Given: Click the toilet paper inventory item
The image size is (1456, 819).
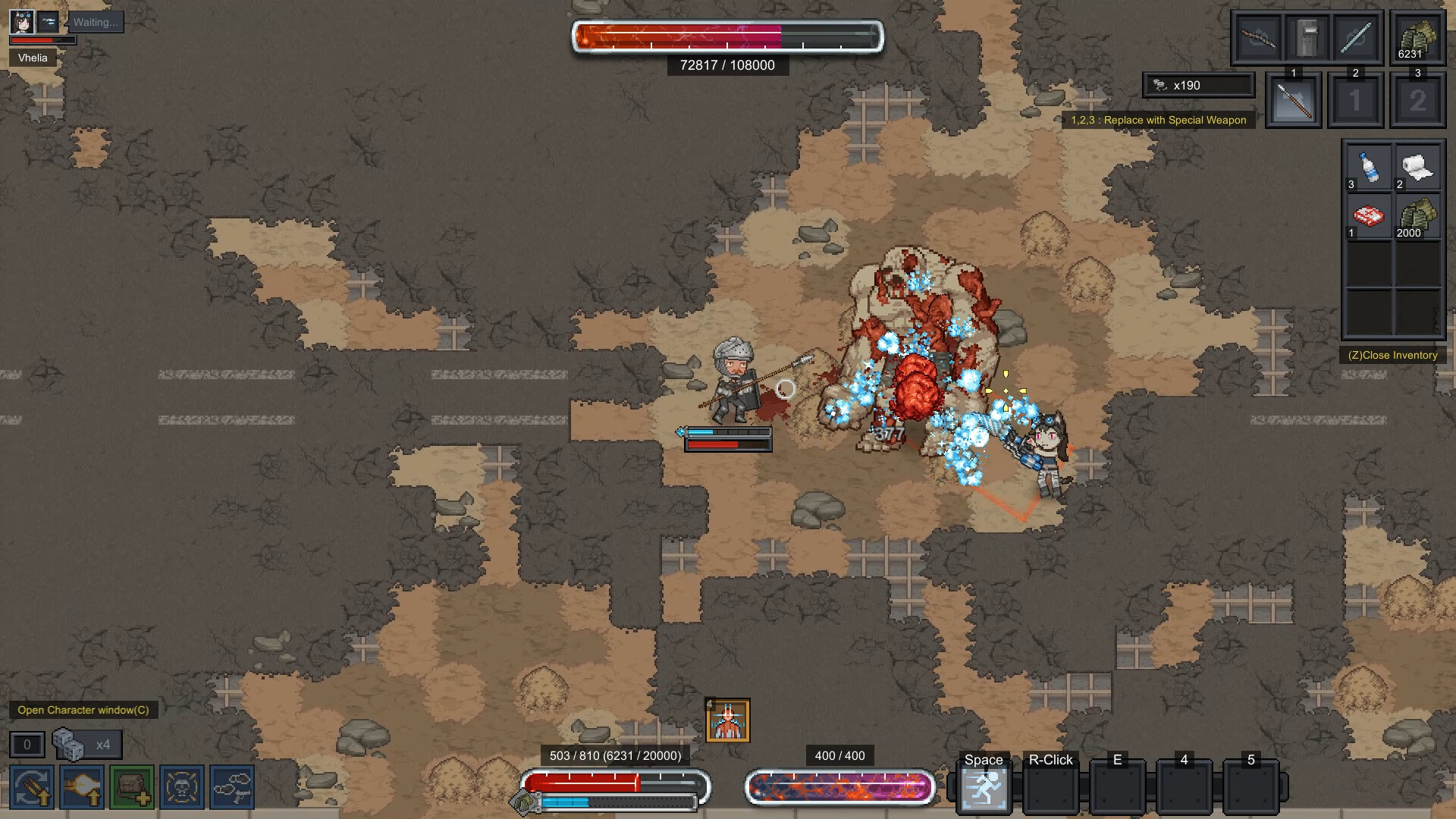Looking at the screenshot, I should tap(1417, 167).
